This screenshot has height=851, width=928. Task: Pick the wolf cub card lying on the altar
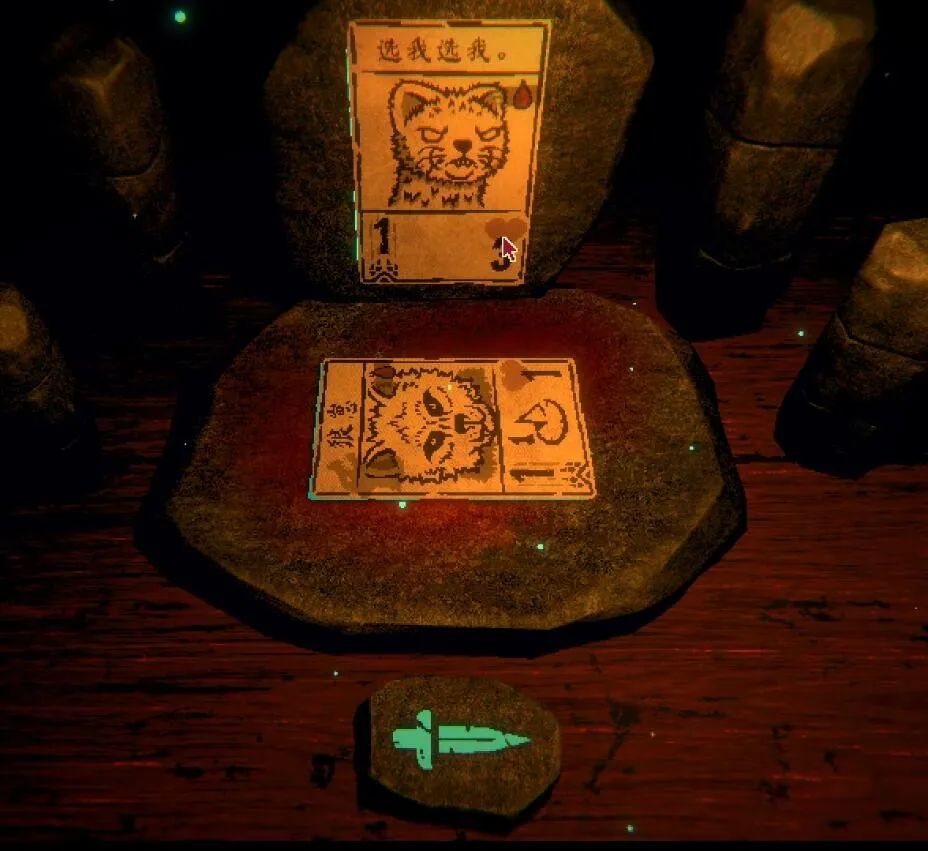click(x=452, y=429)
